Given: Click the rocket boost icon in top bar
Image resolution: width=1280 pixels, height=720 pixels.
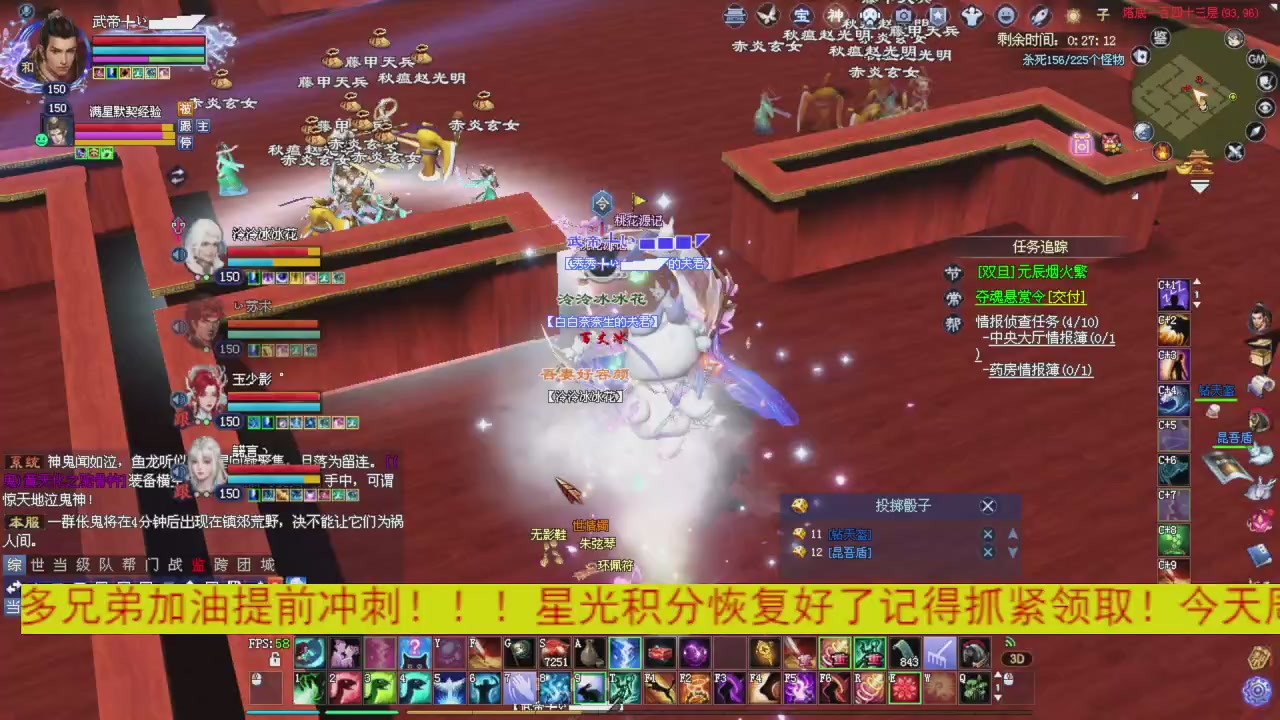Looking at the screenshot, I should pos(1038,15).
